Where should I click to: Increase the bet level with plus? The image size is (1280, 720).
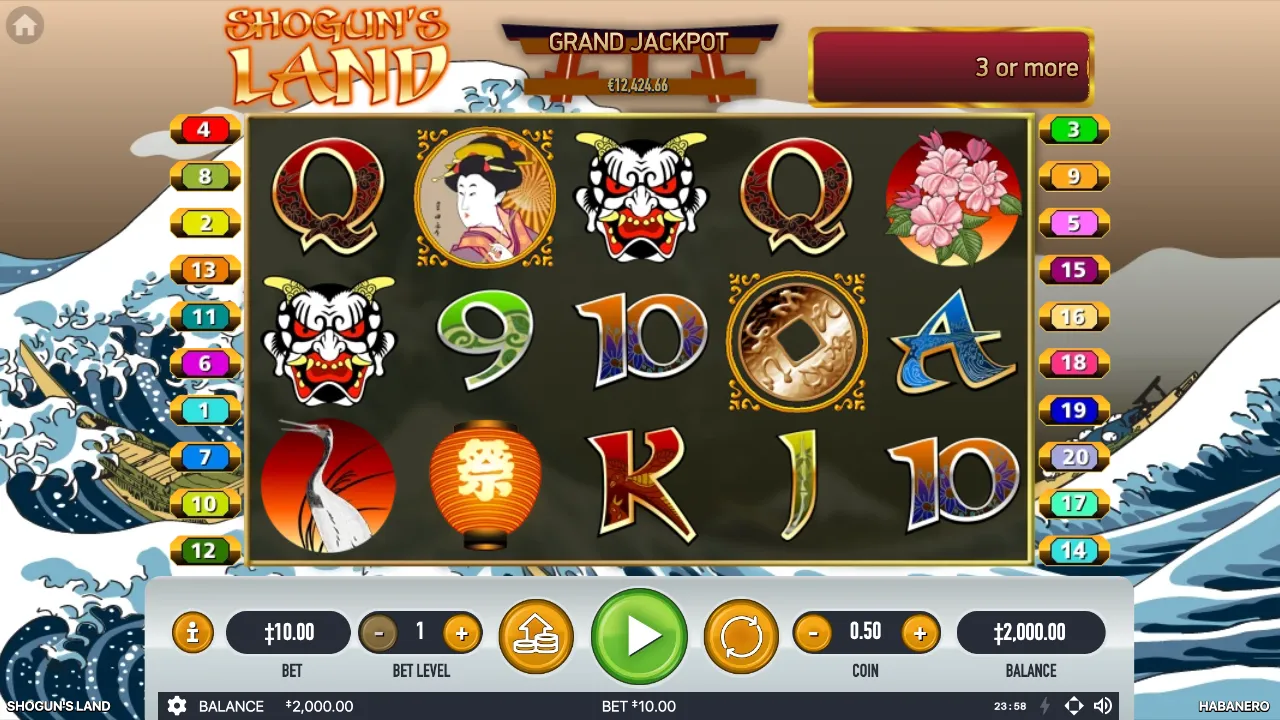pos(462,632)
